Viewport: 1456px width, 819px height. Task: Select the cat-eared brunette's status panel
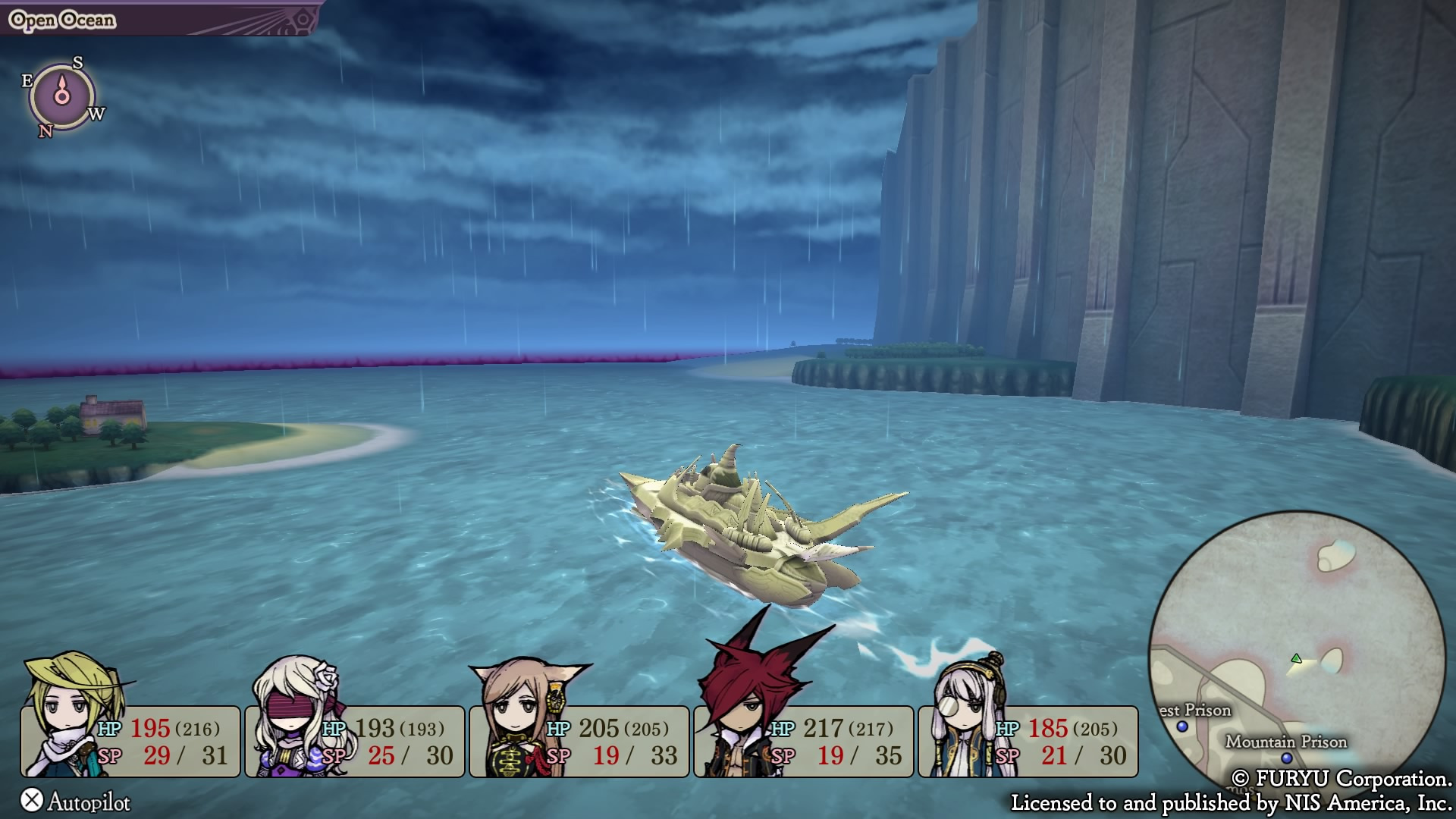click(579, 741)
